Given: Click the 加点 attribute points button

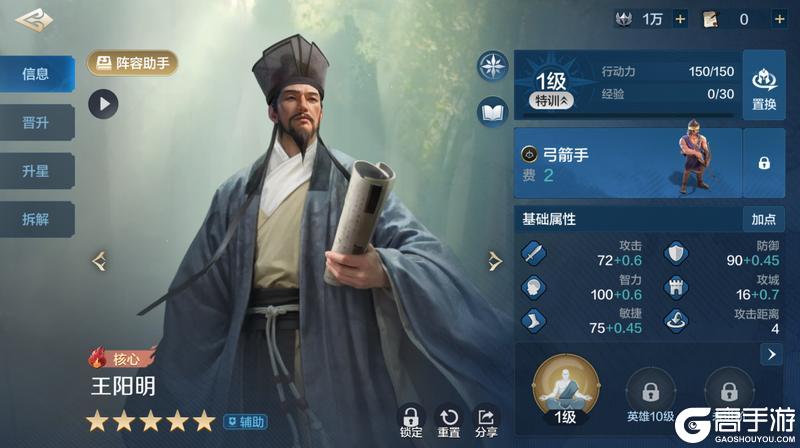Looking at the screenshot, I should tap(764, 218).
